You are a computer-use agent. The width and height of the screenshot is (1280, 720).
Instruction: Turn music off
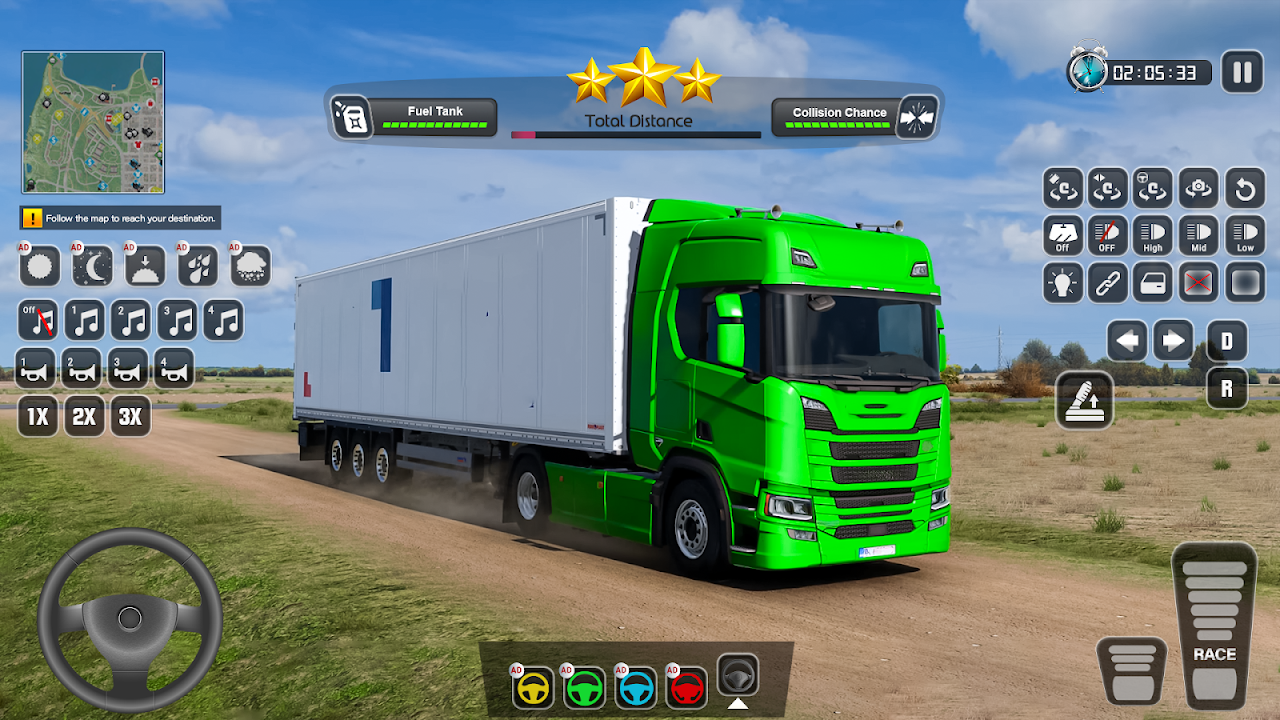(38, 321)
